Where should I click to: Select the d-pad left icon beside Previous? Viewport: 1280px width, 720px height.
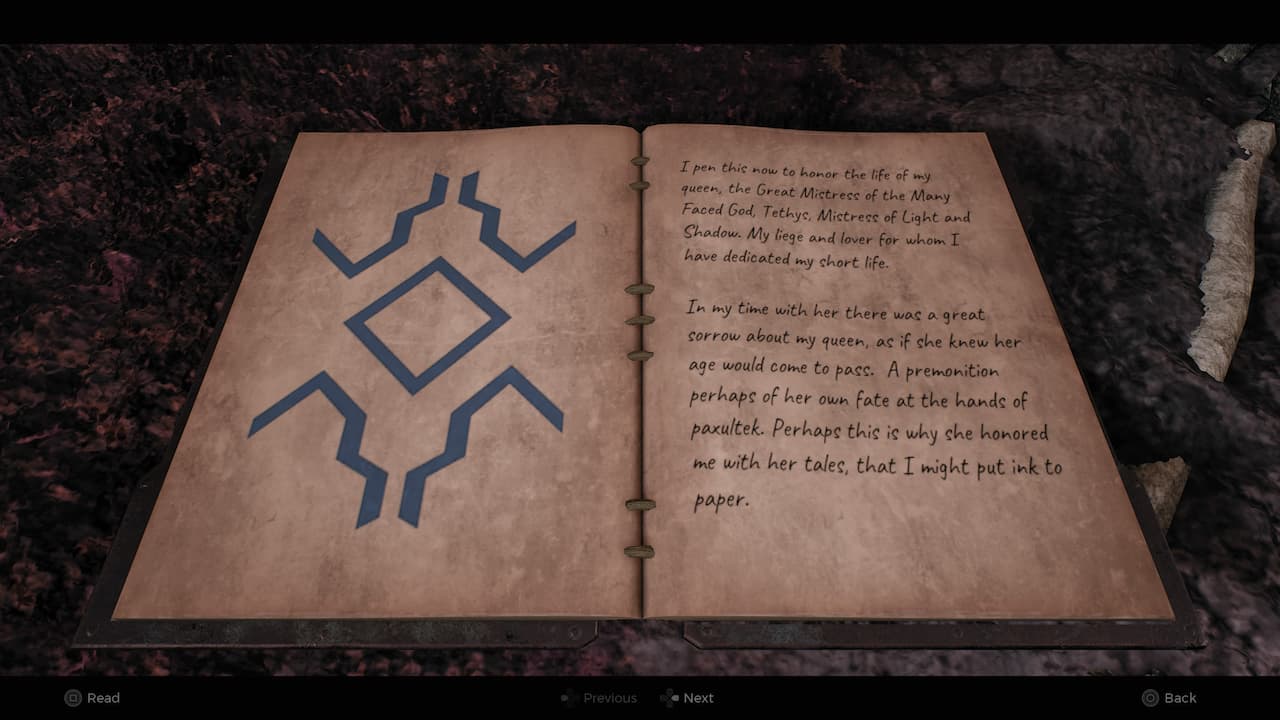(566, 698)
